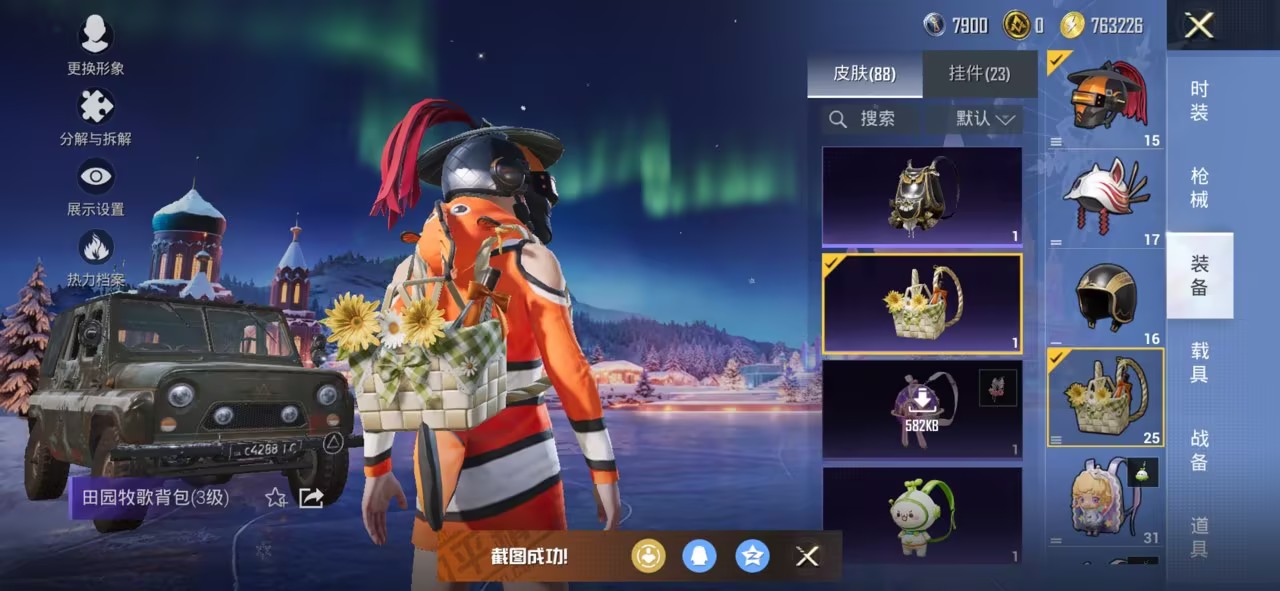This screenshot has height=591, width=1280.
Task: Switch to the 时装 outfits category
Action: tap(1199, 100)
